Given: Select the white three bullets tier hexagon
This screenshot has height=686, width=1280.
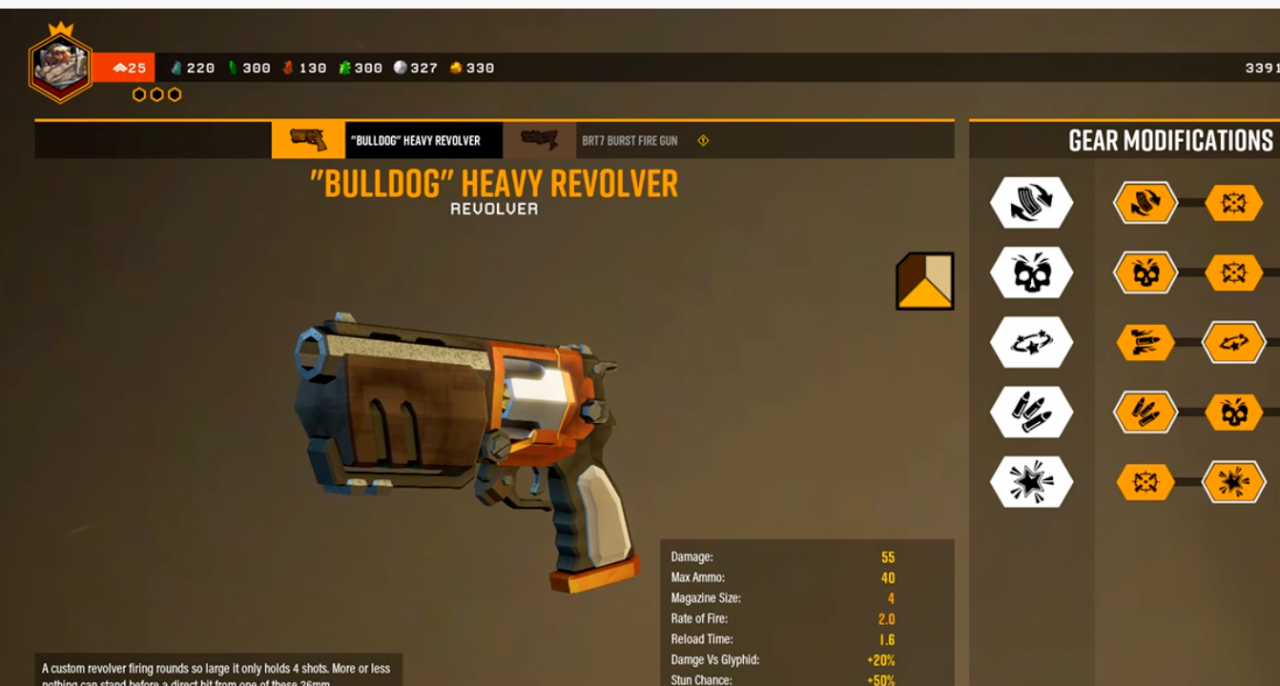Looking at the screenshot, I should tap(1031, 412).
